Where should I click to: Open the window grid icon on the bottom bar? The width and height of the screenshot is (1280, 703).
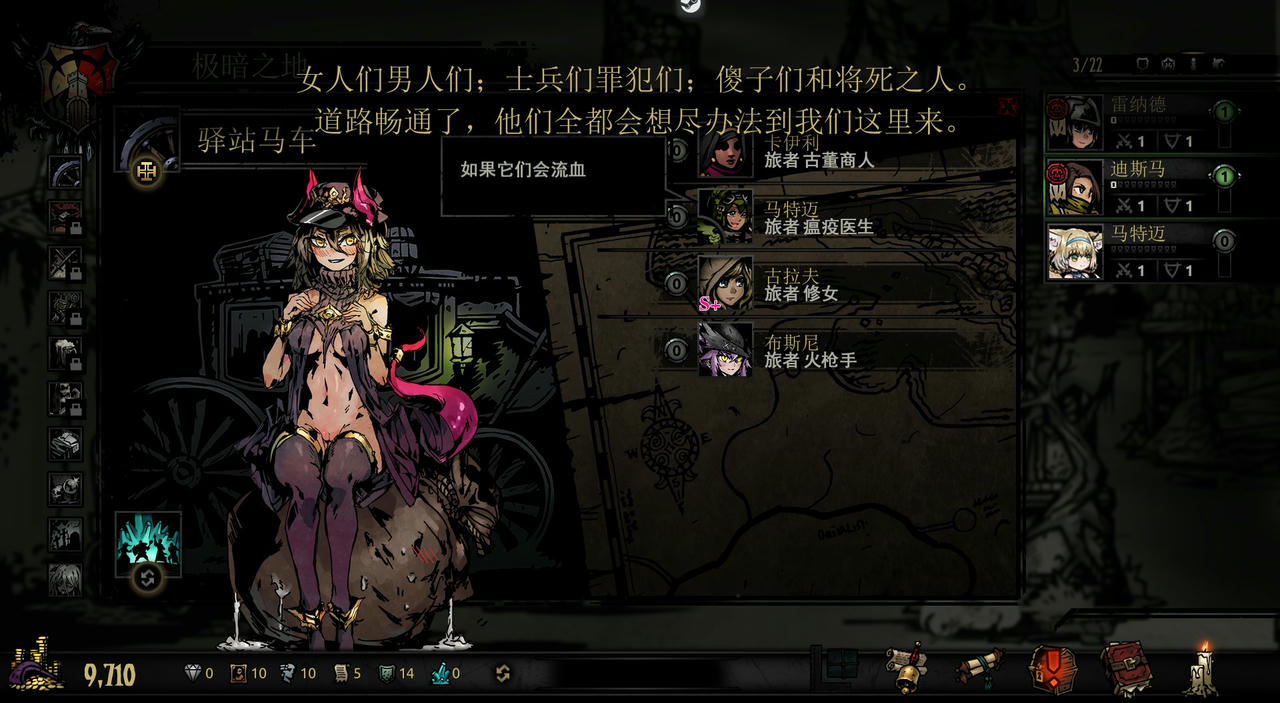pyautogui.click(x=842, y=664)
